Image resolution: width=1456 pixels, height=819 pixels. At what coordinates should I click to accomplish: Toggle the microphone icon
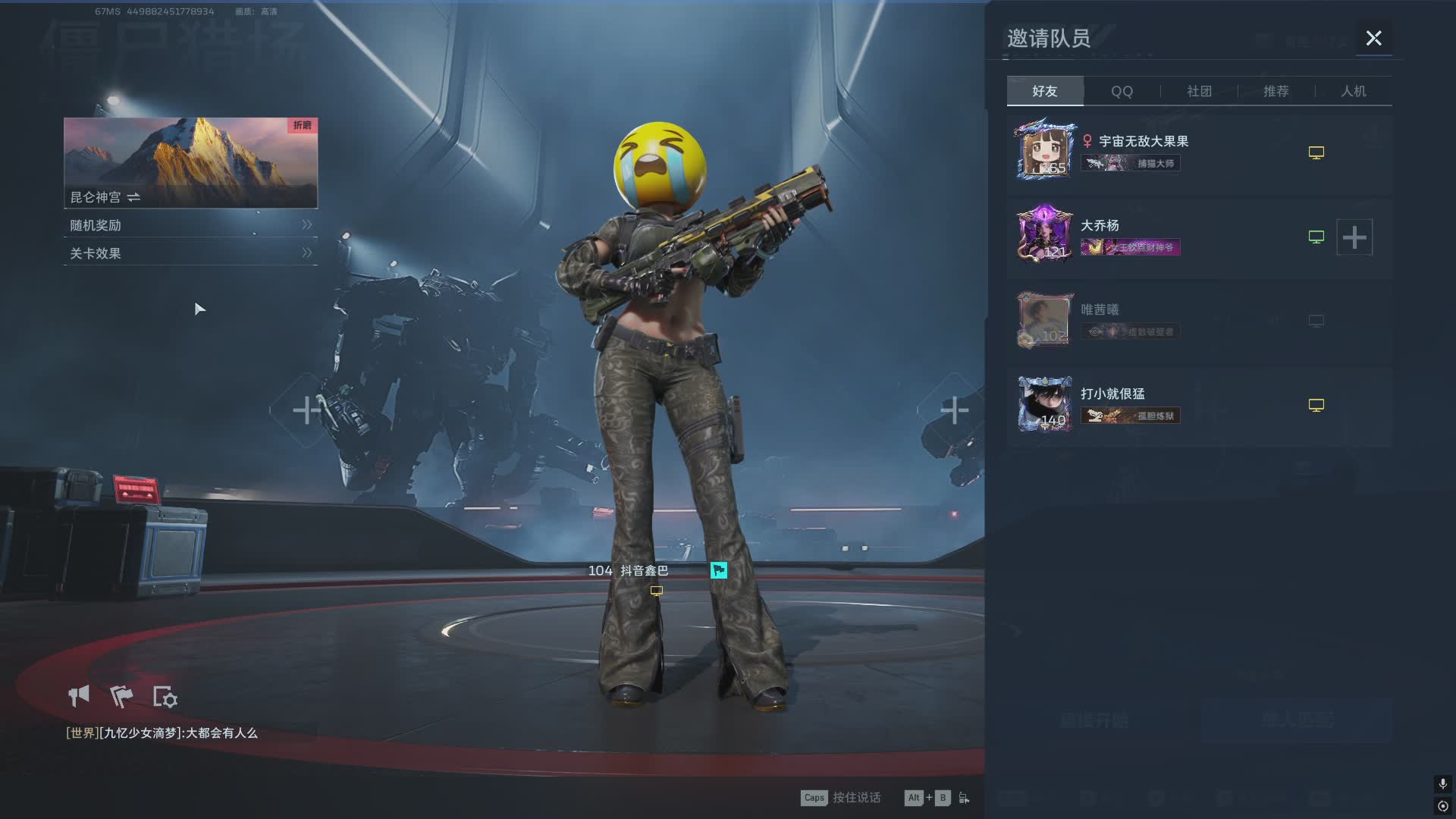[x=1442, y=783]
